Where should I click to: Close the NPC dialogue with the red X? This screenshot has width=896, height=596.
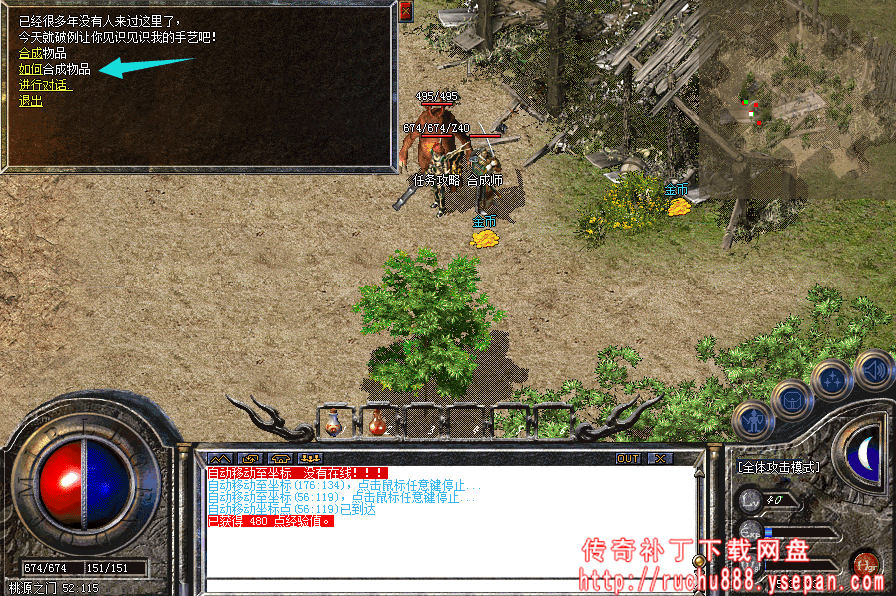point(405,12)
